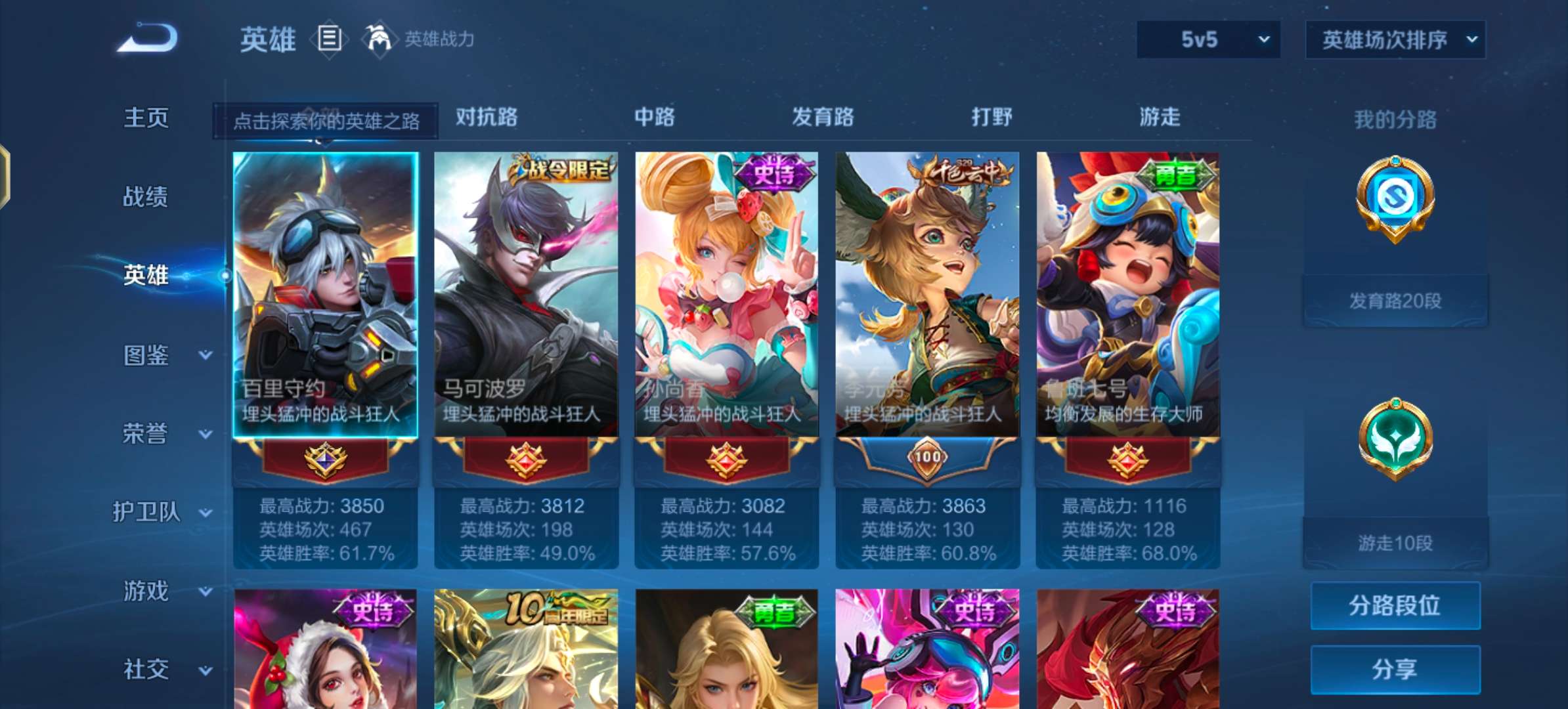Screen dimensions: 1568x709
Task: Open the hero handbook icon beside 英雄 title
Action: pos(330,39)
